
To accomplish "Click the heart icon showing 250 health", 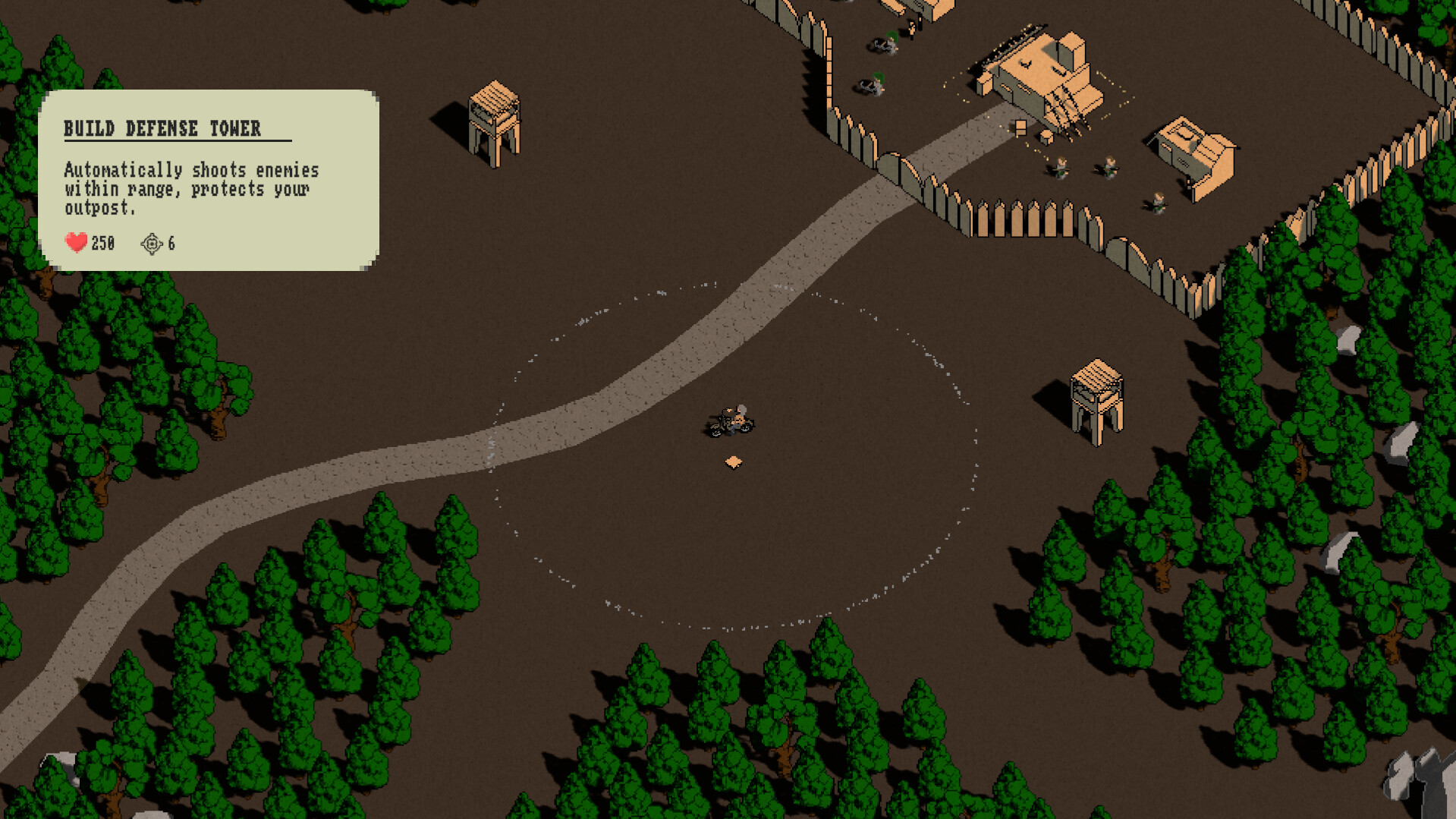I will [x=75, y=243].
